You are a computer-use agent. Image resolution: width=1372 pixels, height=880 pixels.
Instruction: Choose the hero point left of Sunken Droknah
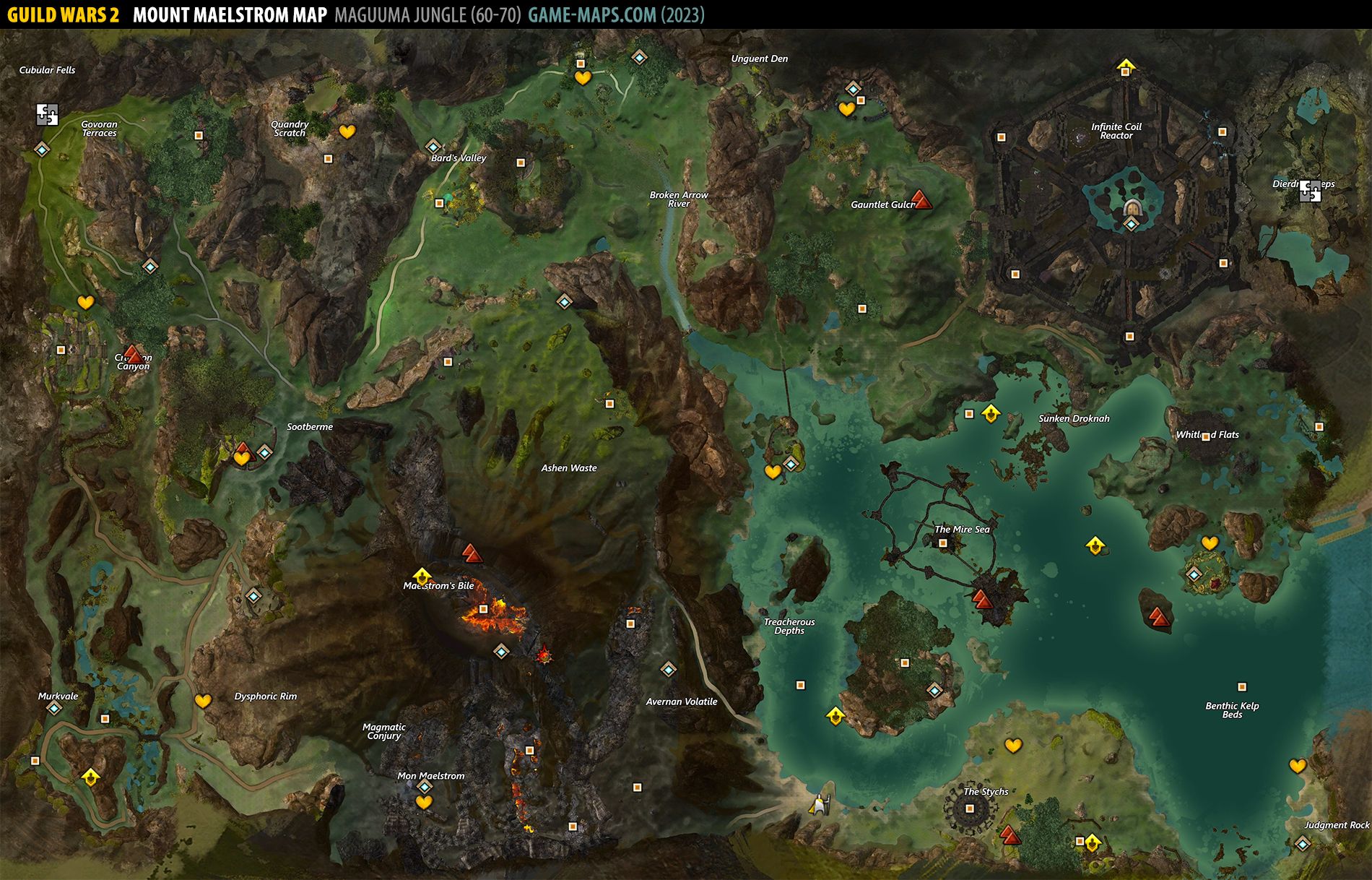tap(991, 413)
